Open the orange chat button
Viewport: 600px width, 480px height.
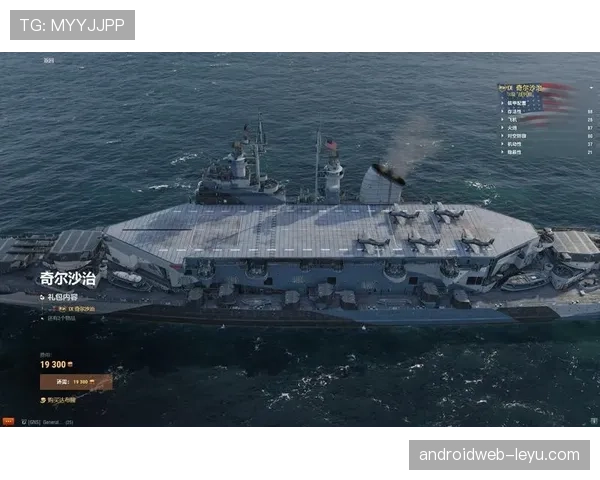[x=8, y=422]
